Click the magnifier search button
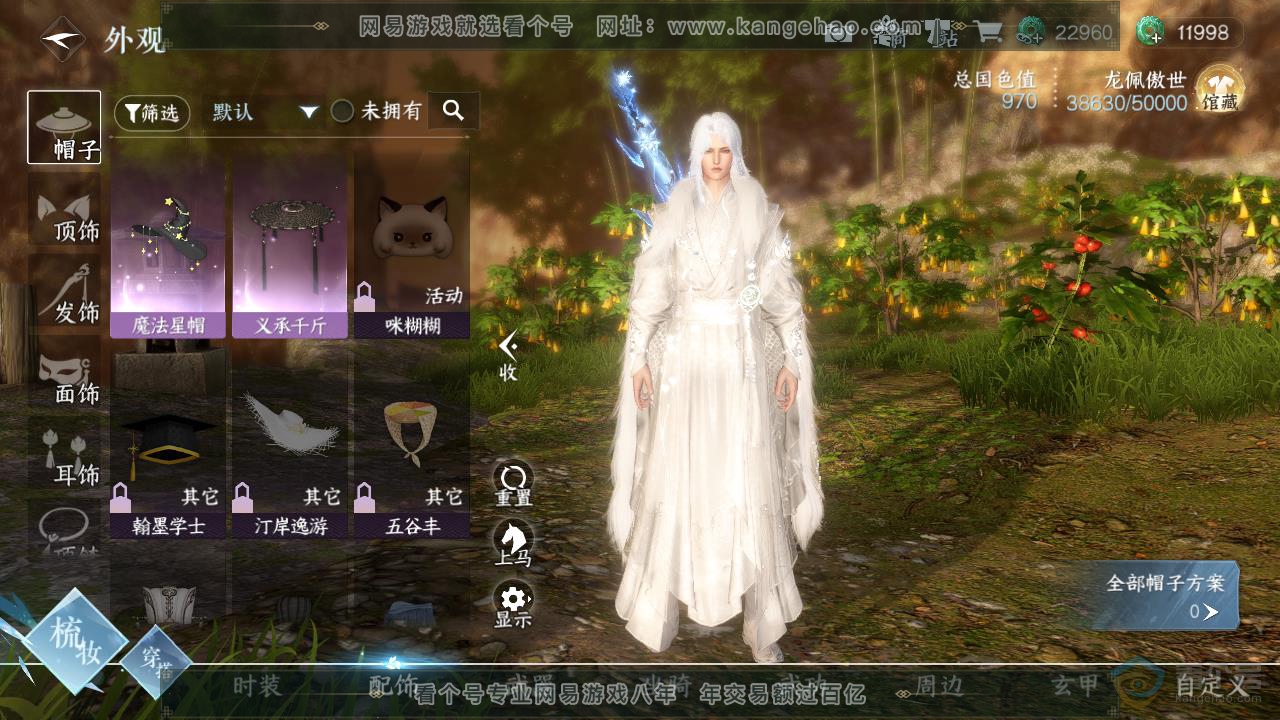Image resolution: width=1280 pixels, height=720 pixels. [x=454, y=111]
